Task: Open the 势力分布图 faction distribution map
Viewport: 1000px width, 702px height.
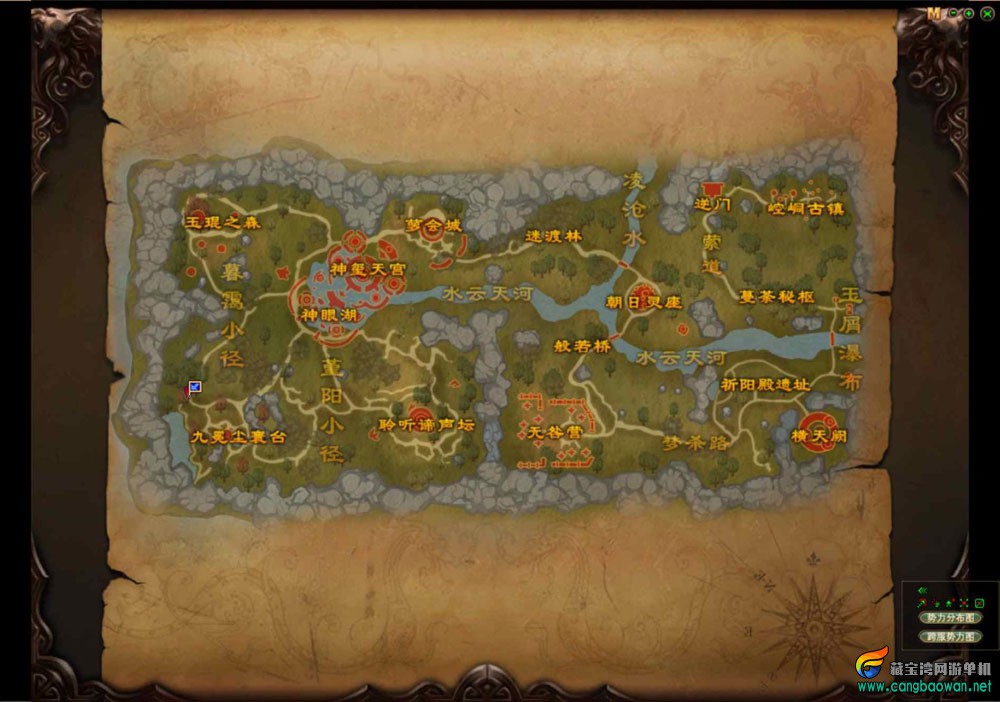Action: click(x=949, y=618)
